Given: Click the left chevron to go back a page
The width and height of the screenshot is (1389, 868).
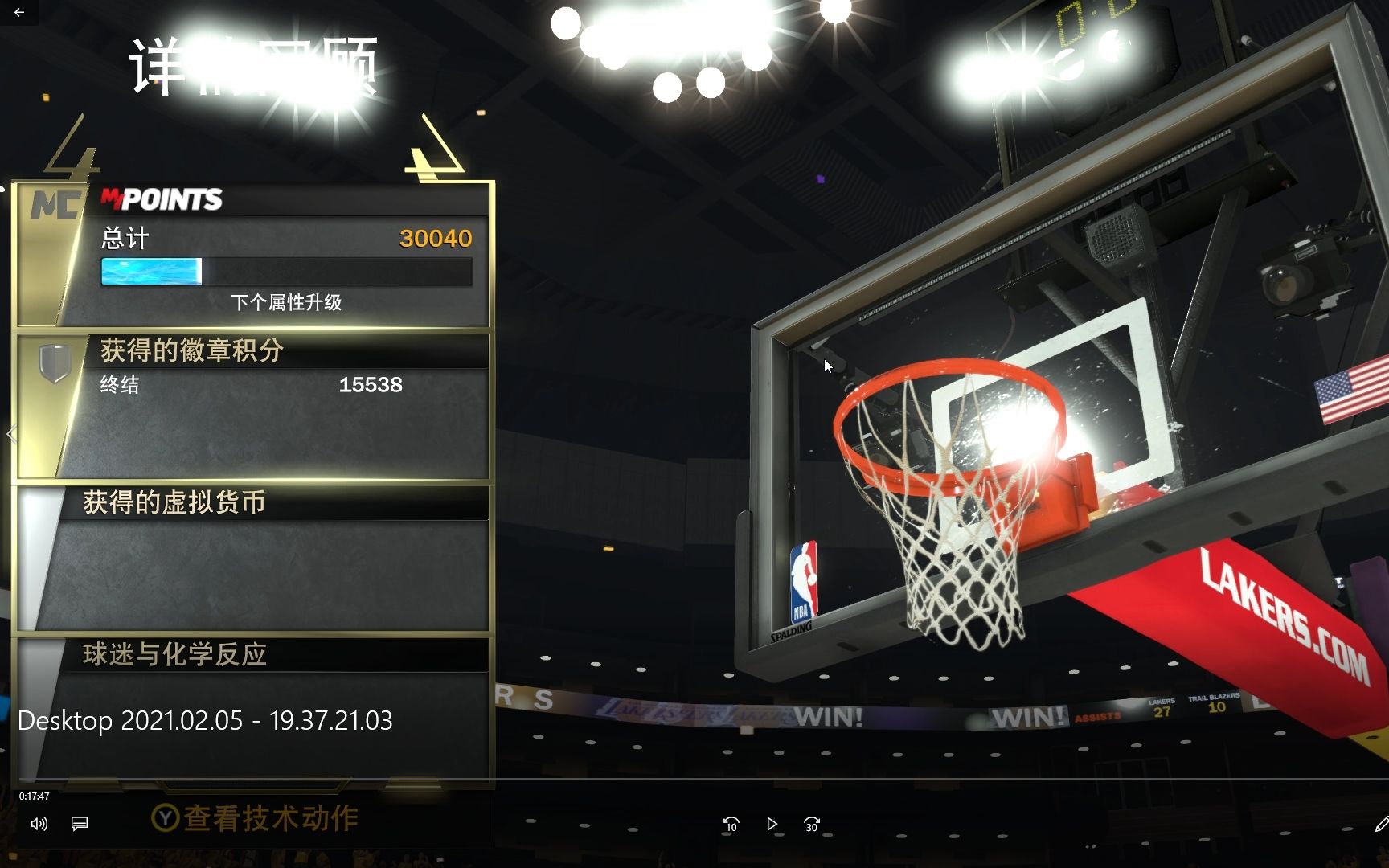Looking at the screenshot, I should (x=11, y=434).
